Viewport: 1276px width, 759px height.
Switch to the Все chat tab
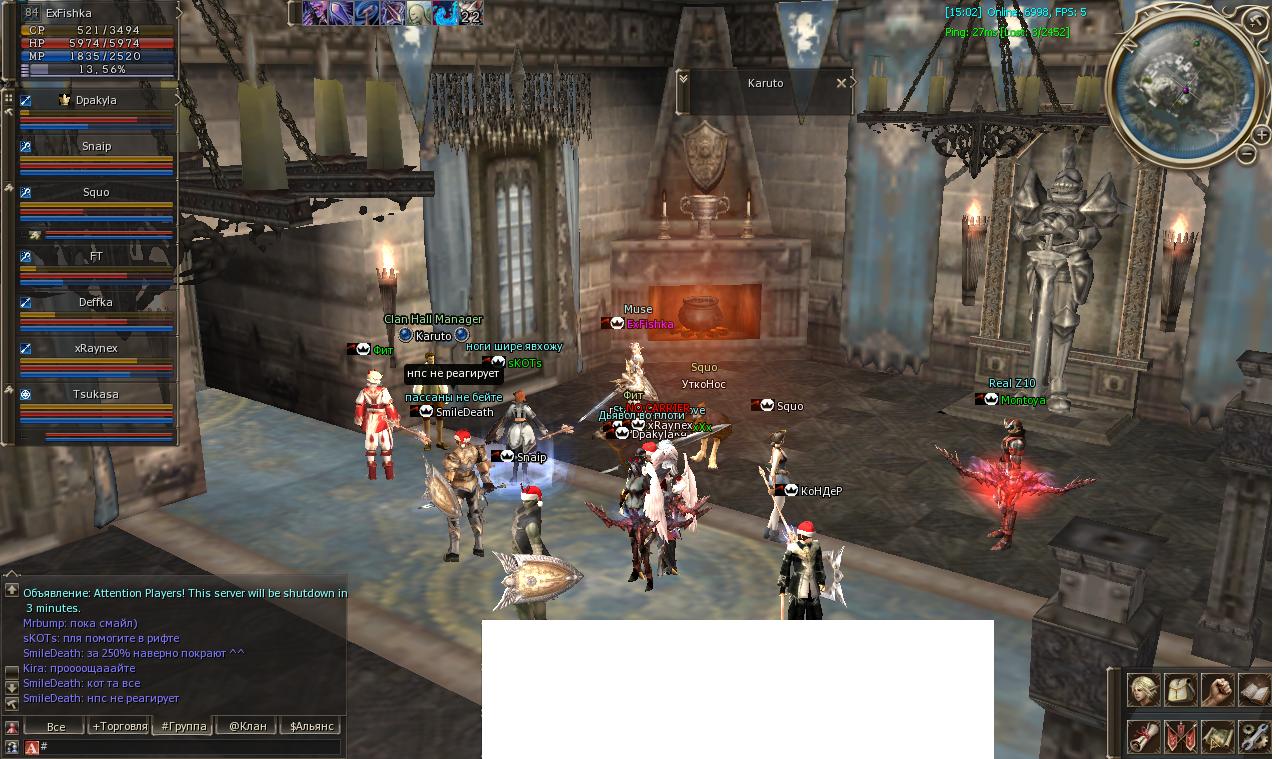coord(56,726)
